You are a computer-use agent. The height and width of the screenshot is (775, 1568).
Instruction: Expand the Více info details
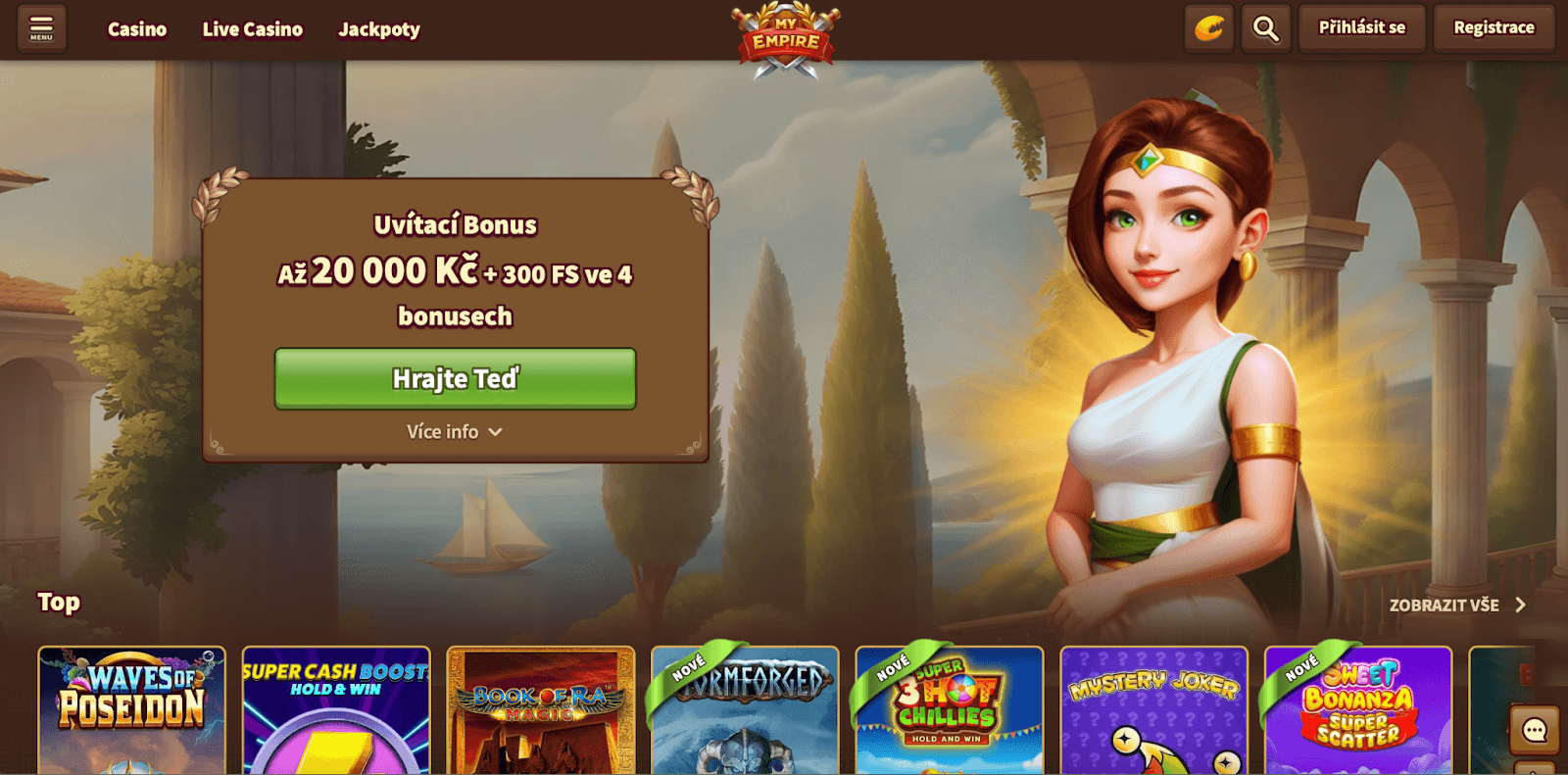(455, 432)
